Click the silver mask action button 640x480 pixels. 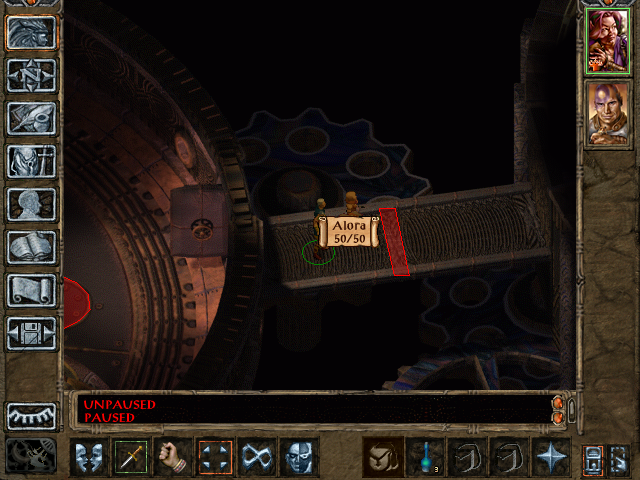tap(298, 457)
